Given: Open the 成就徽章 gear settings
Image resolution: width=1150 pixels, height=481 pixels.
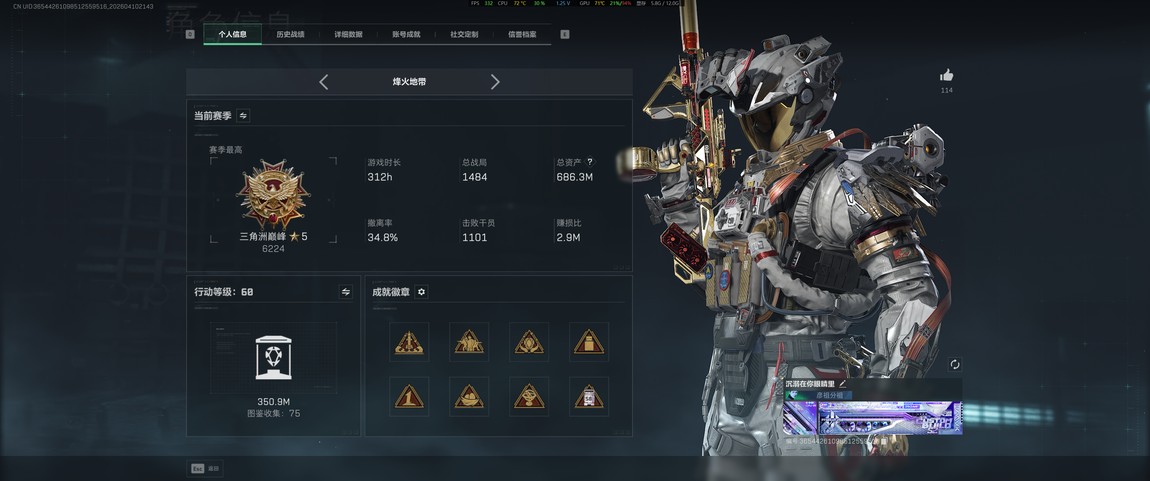Looking at the screenshot, I should pos(421,292).
